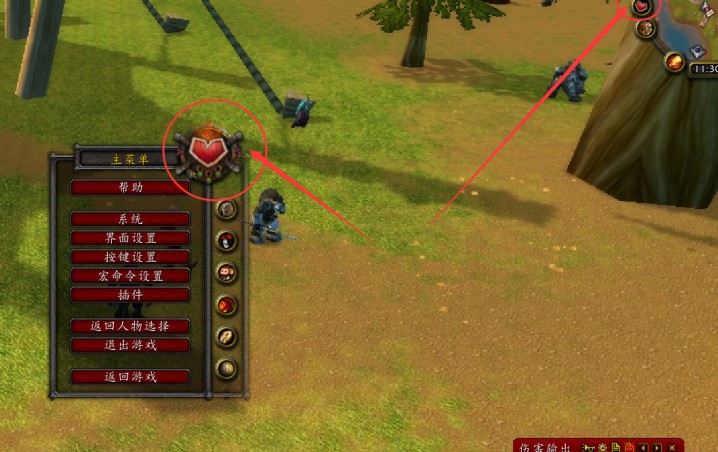Click the fiery orange orb minimap button
The image size is (718, 452).
coord(675,62)
